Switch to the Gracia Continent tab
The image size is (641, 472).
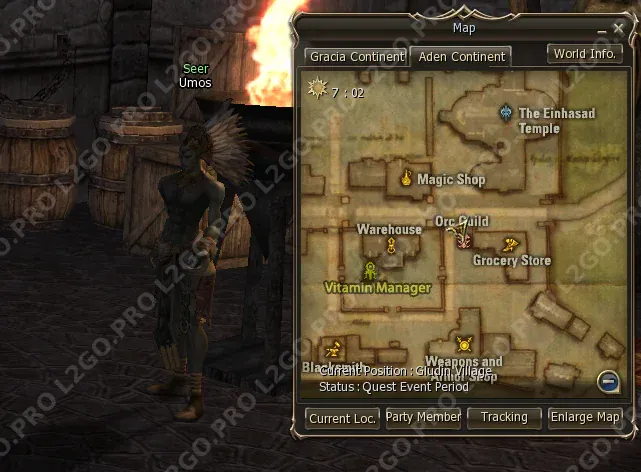click(x=356, y=57)
